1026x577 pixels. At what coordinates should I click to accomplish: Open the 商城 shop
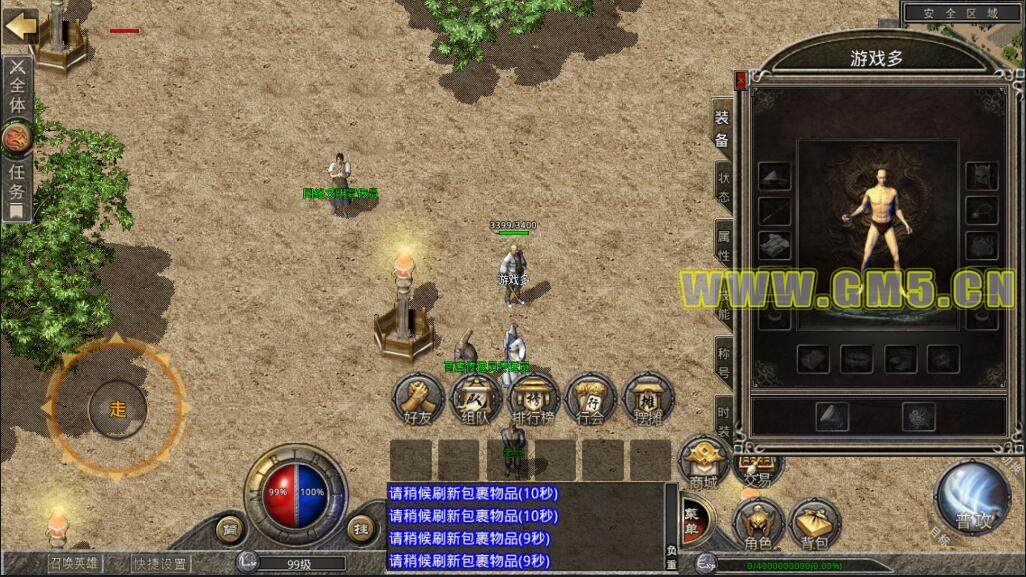coord(703,464)
